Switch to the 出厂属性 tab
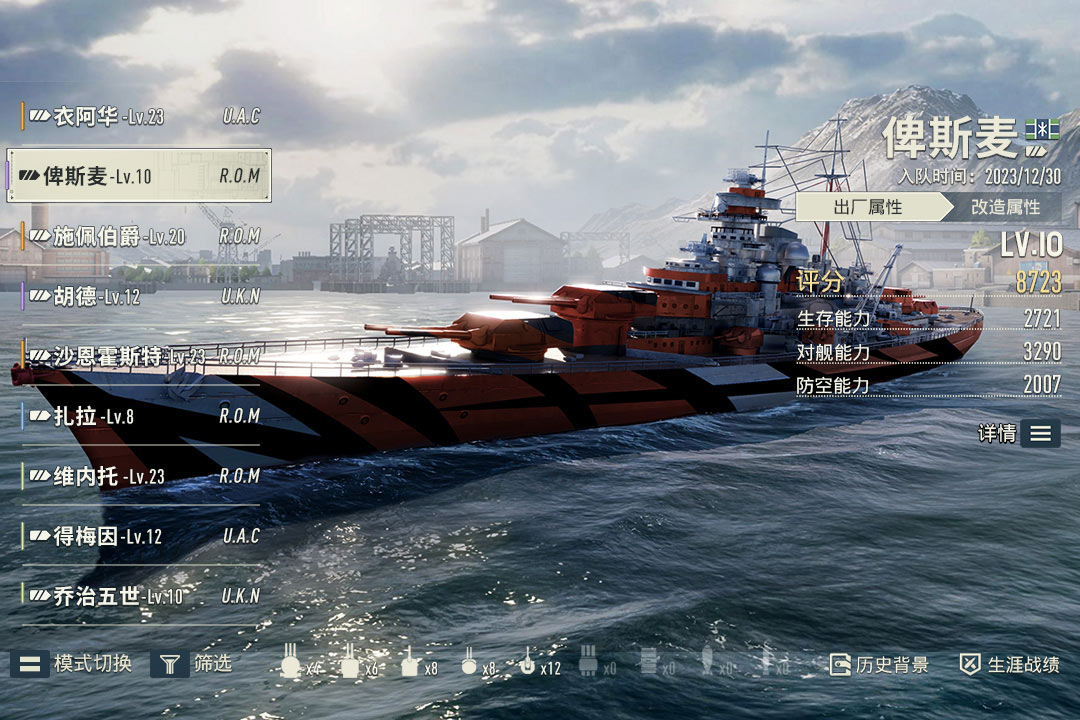The height and width of the screenshot is (720, 1080). pos(868,207)
